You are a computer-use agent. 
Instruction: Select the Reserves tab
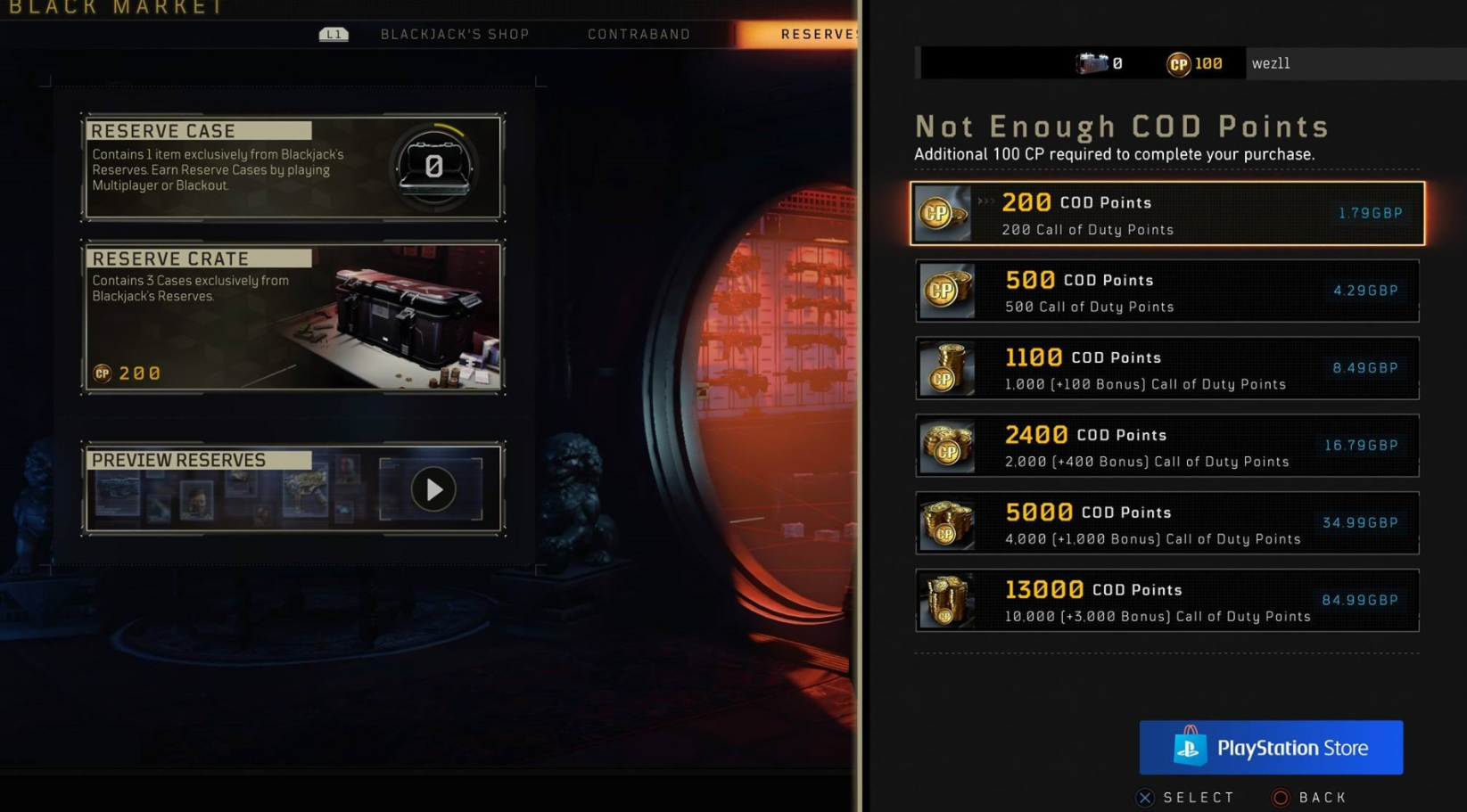click(x=816, y=35)
